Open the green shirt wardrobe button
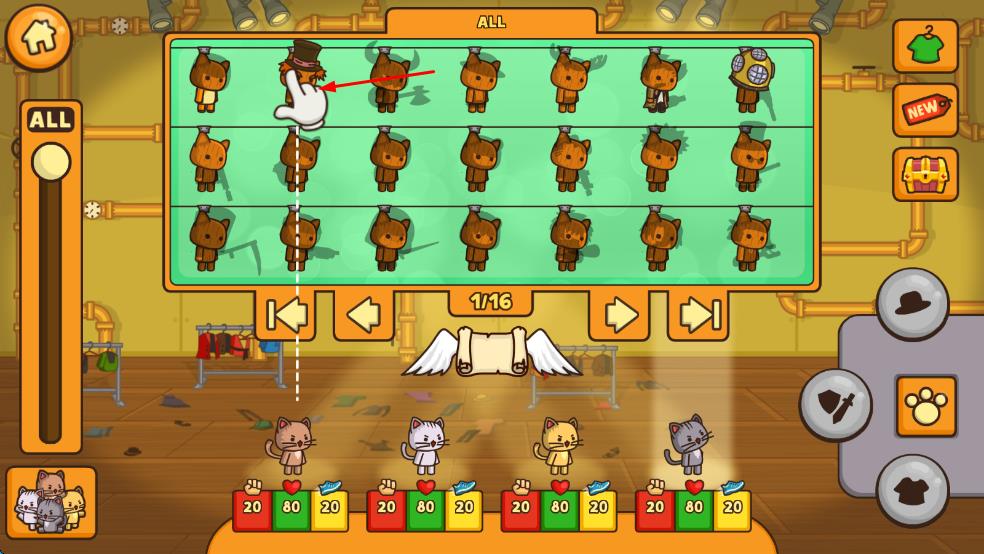The height and width of the screenshot is (554, 984). [925, 46]
